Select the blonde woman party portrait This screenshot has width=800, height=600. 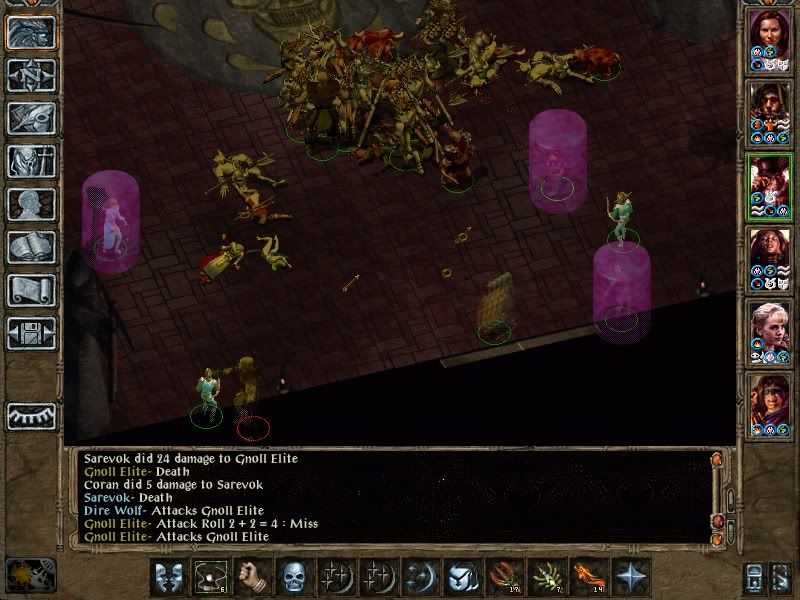pyautogui.click(x=769, y=331)
